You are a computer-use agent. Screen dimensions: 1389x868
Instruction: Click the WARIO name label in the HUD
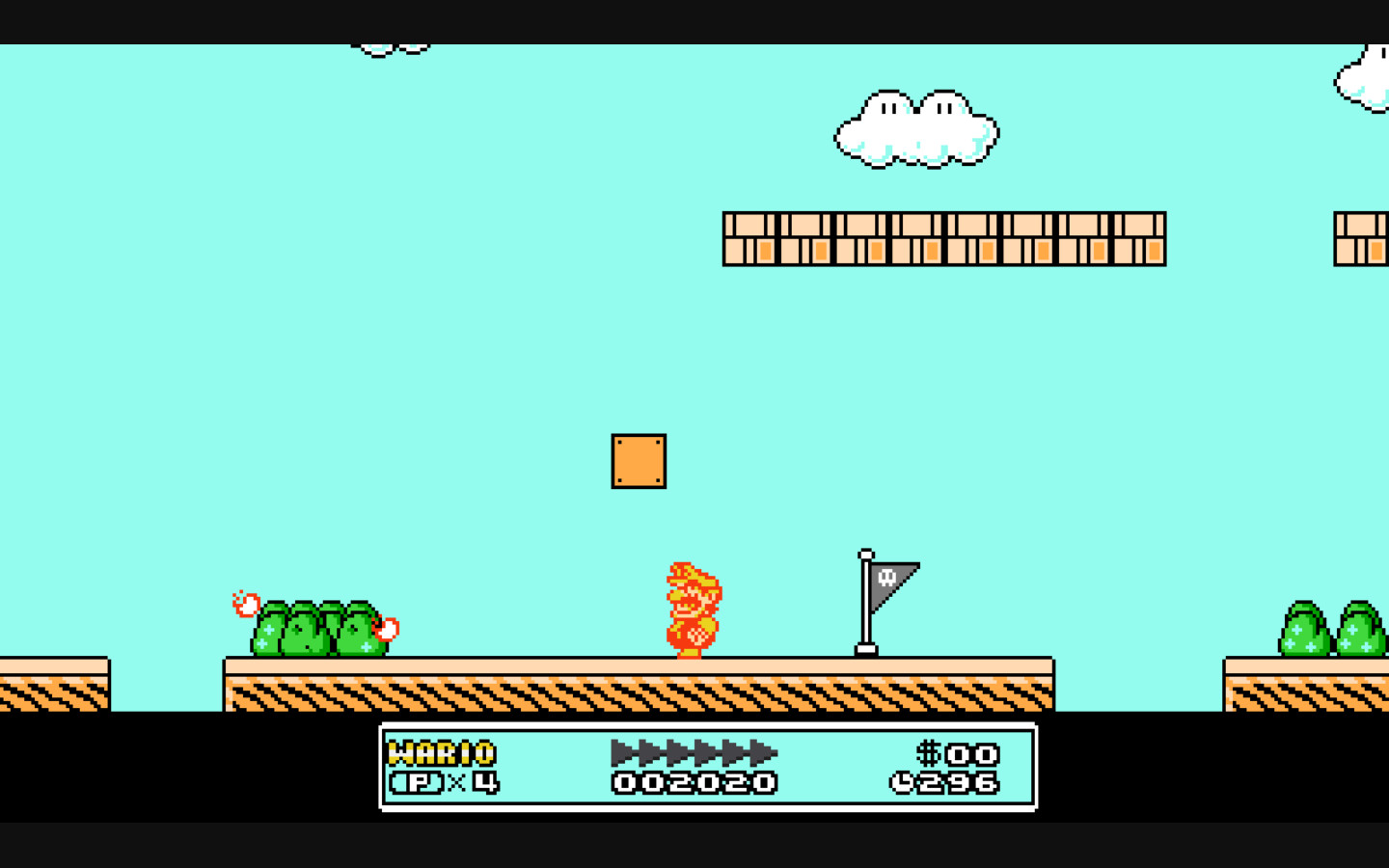tap(439, 754)
